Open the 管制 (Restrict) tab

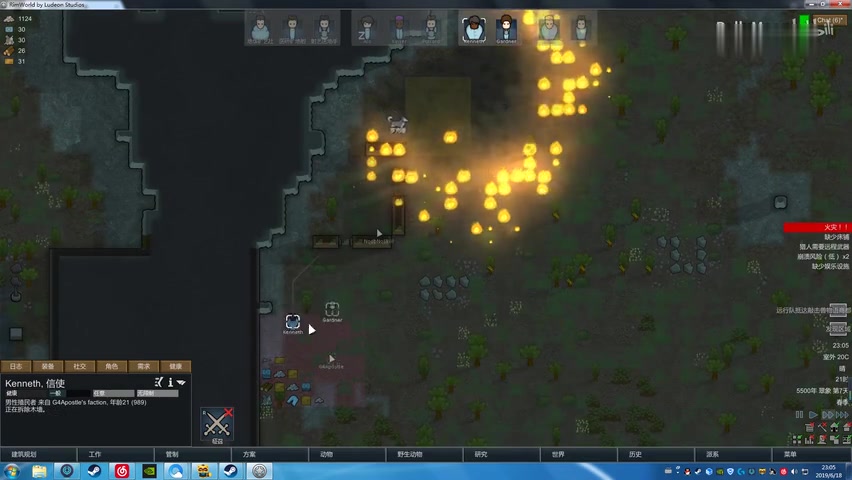pos(172,454)
